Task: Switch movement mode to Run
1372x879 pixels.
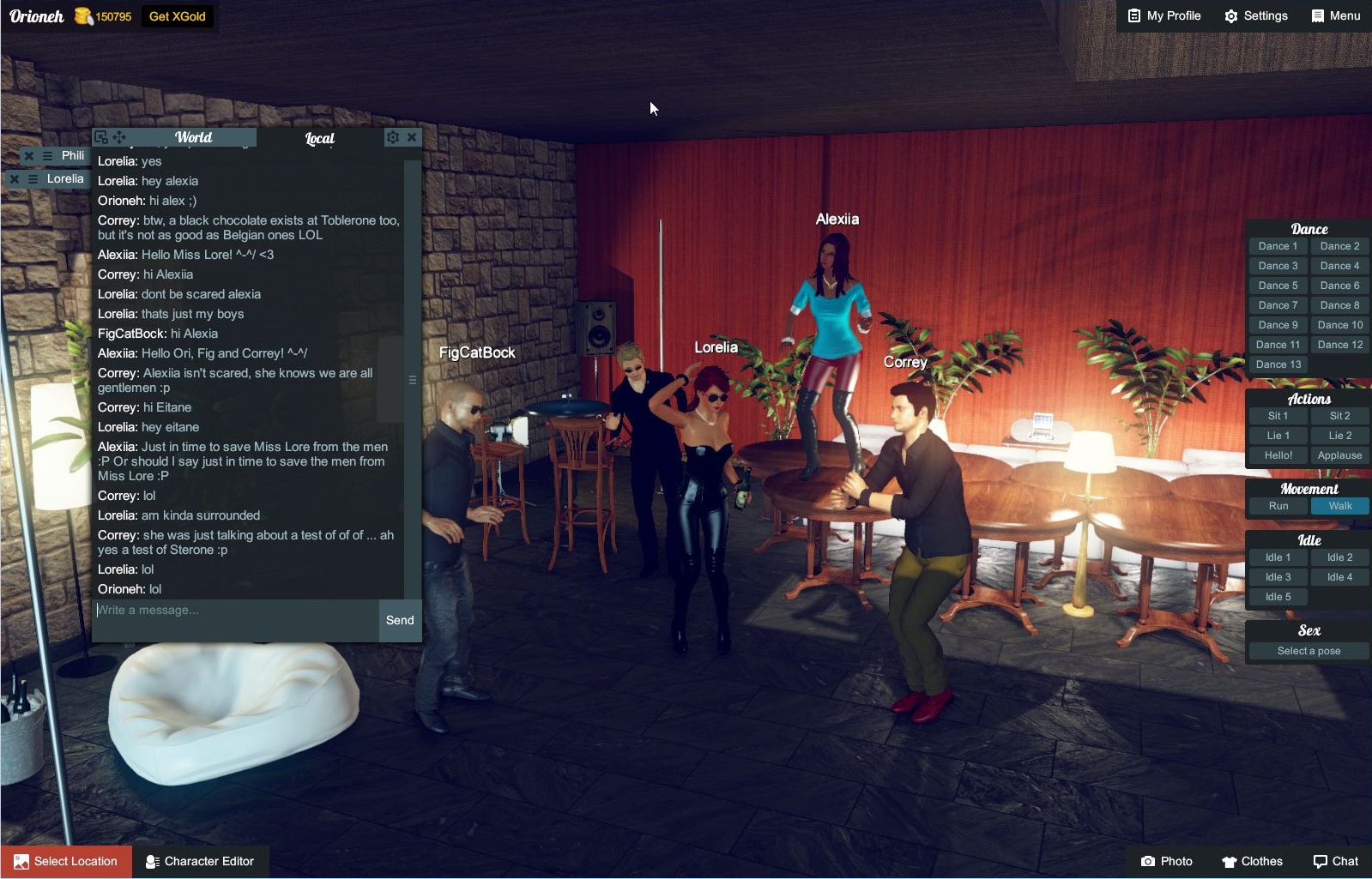Action: tap(1278, 506)
